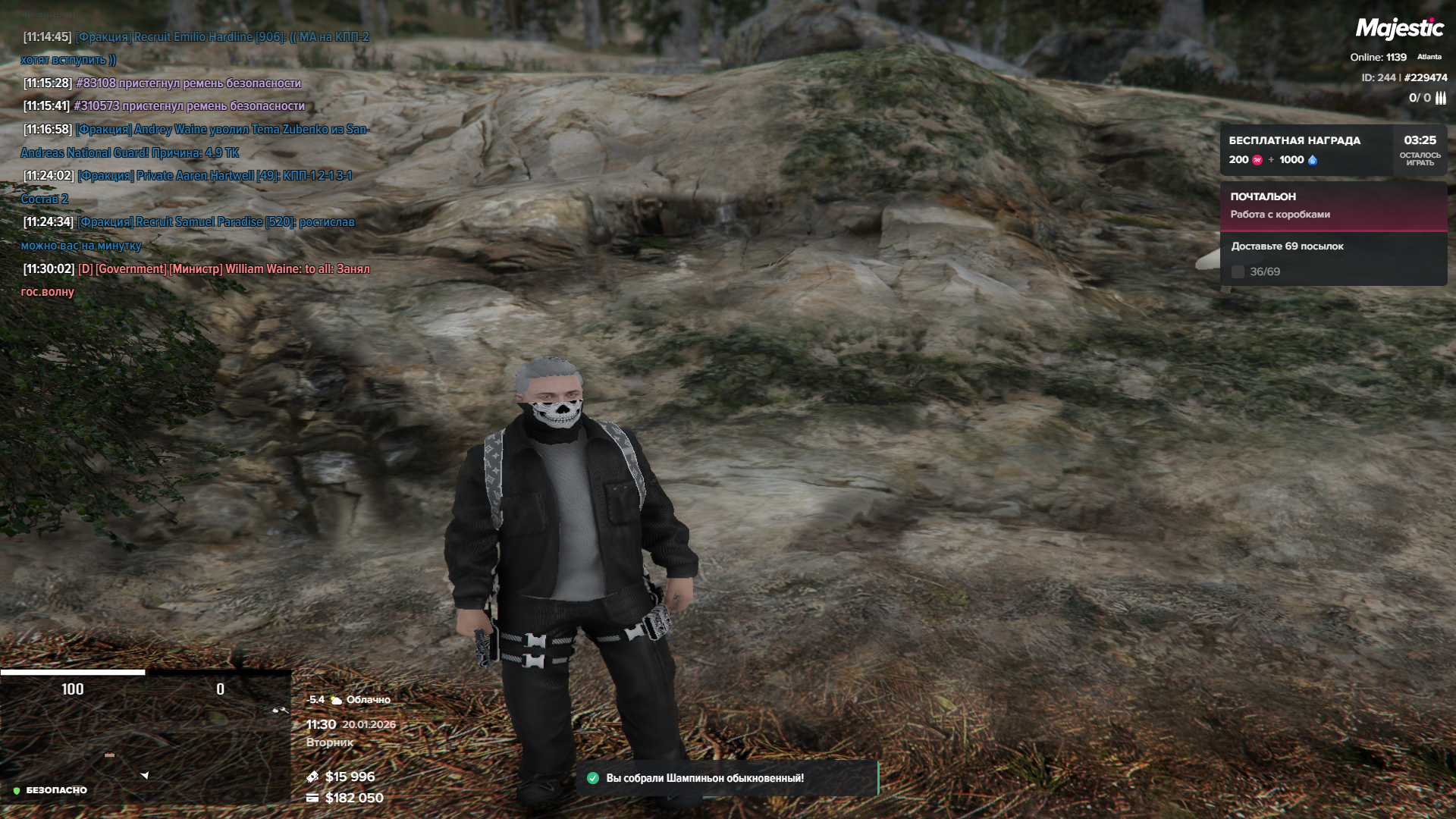
Task: Open the free reward panel
Action: [x=1305, y=150]
